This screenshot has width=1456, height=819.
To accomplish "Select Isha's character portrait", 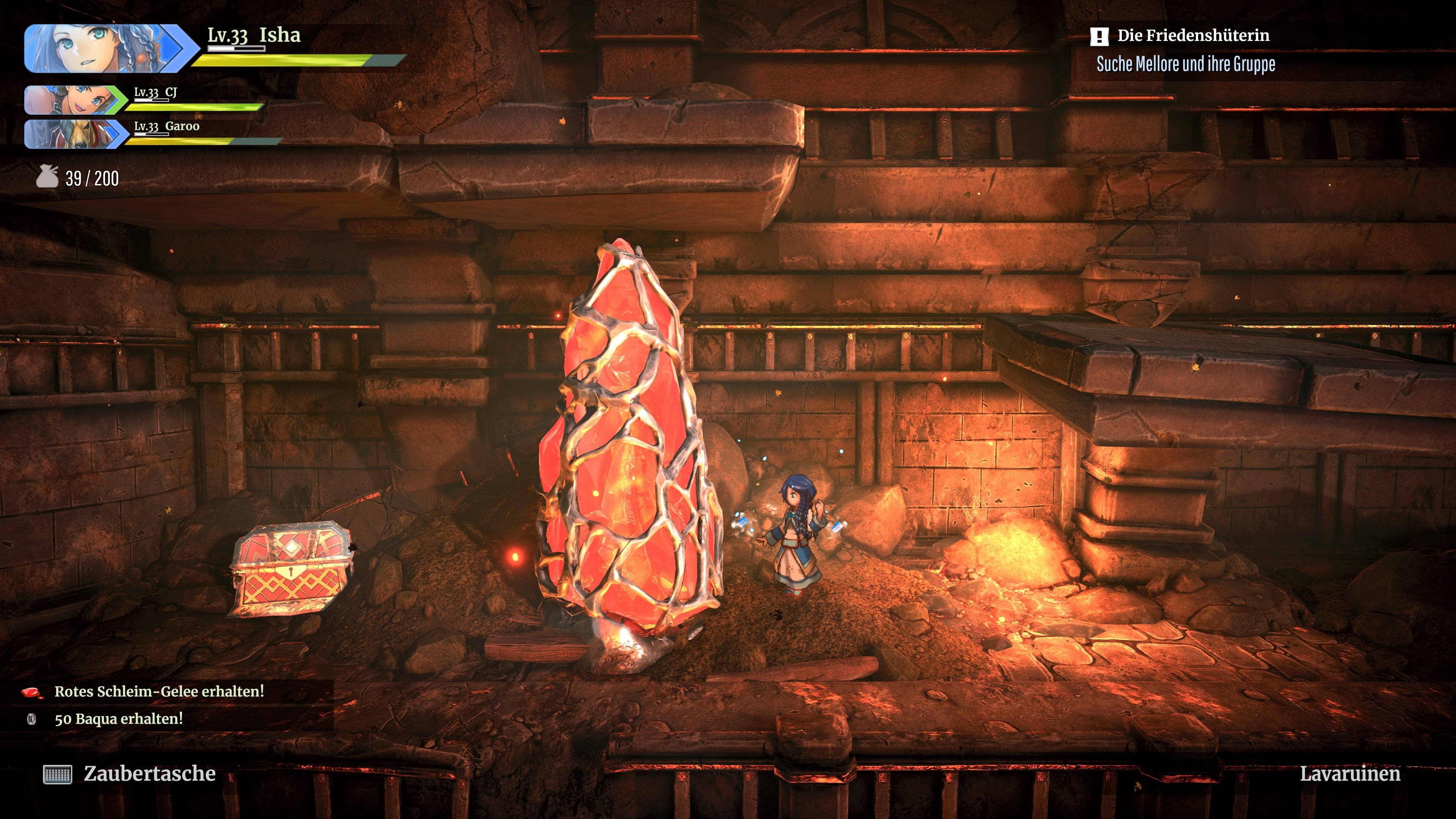I will (x=105, y=49).
